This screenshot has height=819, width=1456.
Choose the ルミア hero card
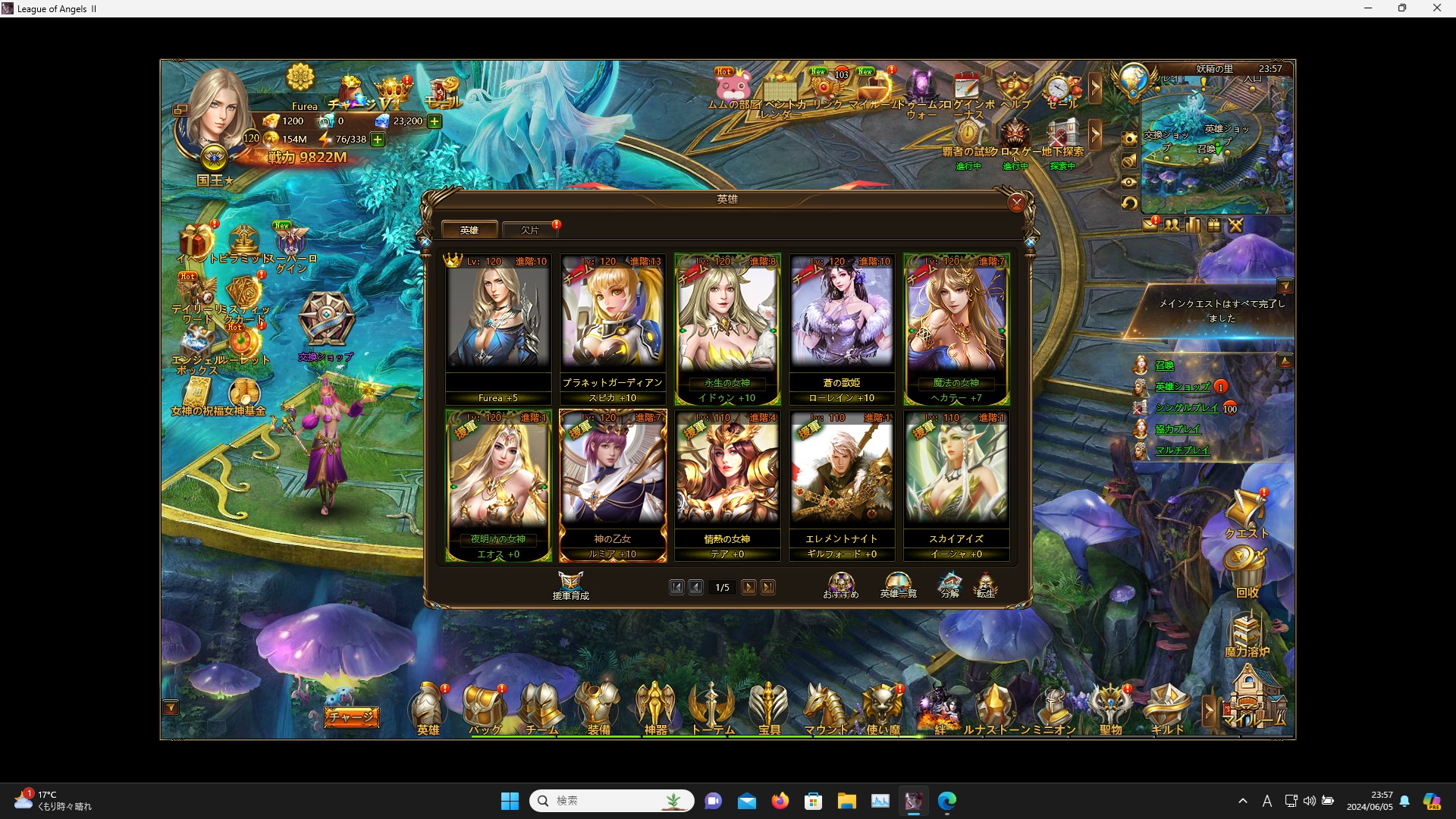click(613, 484)
